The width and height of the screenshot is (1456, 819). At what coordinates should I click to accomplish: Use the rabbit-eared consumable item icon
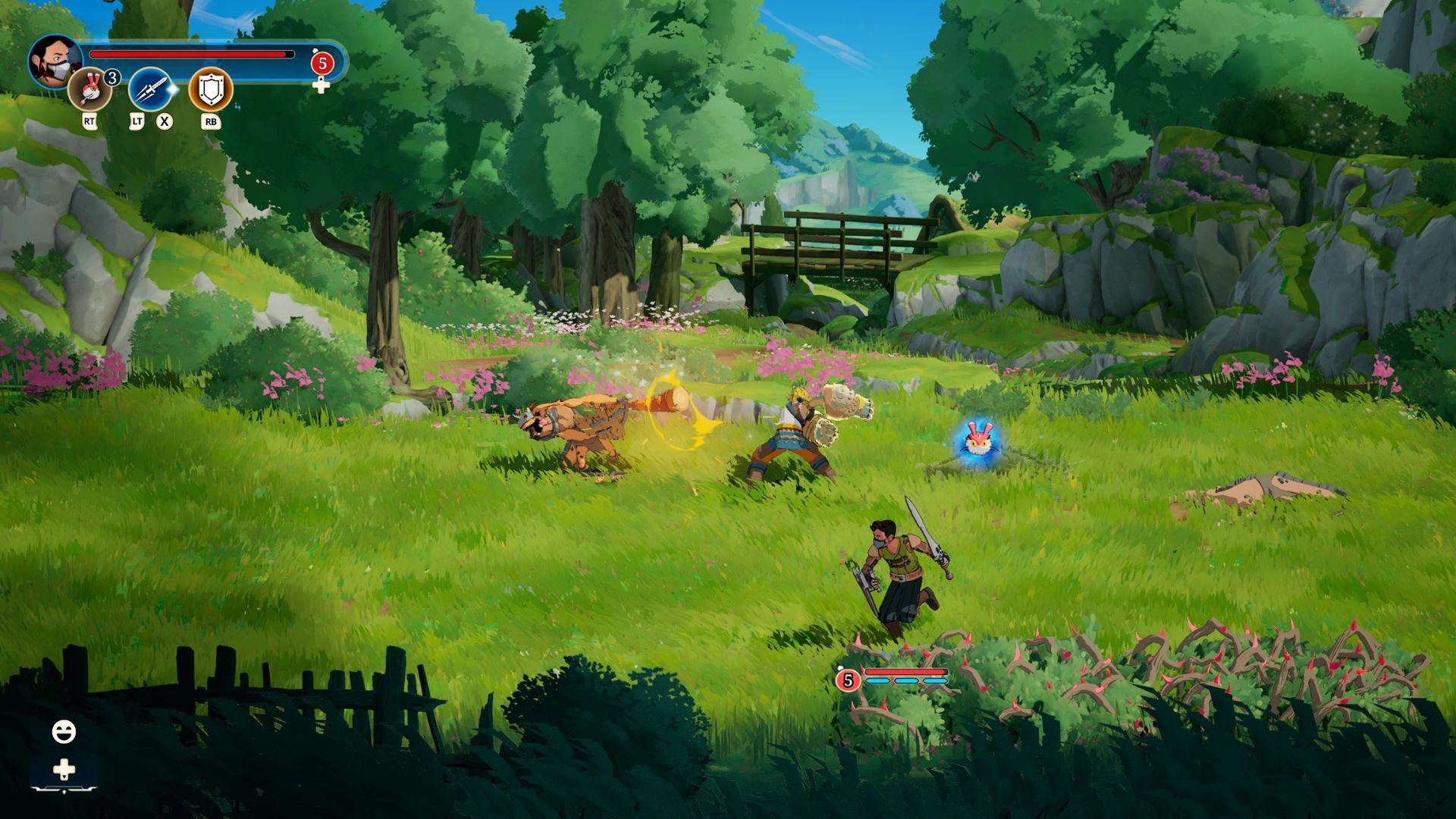click(89, 89)
